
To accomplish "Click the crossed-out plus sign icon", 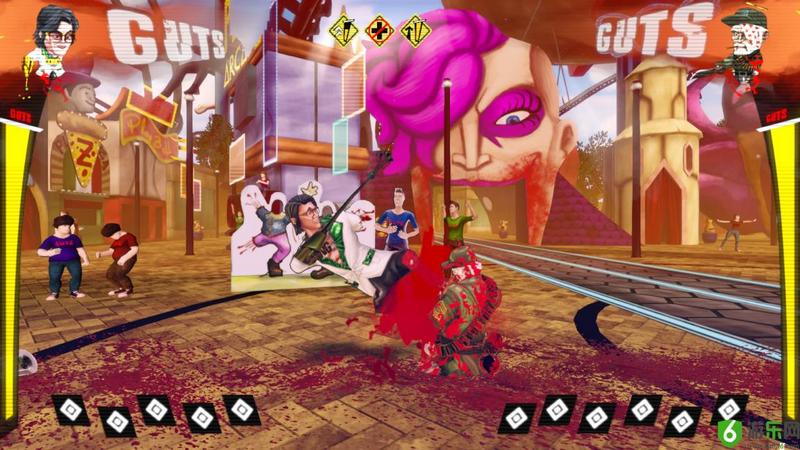I will click(380, 31).
